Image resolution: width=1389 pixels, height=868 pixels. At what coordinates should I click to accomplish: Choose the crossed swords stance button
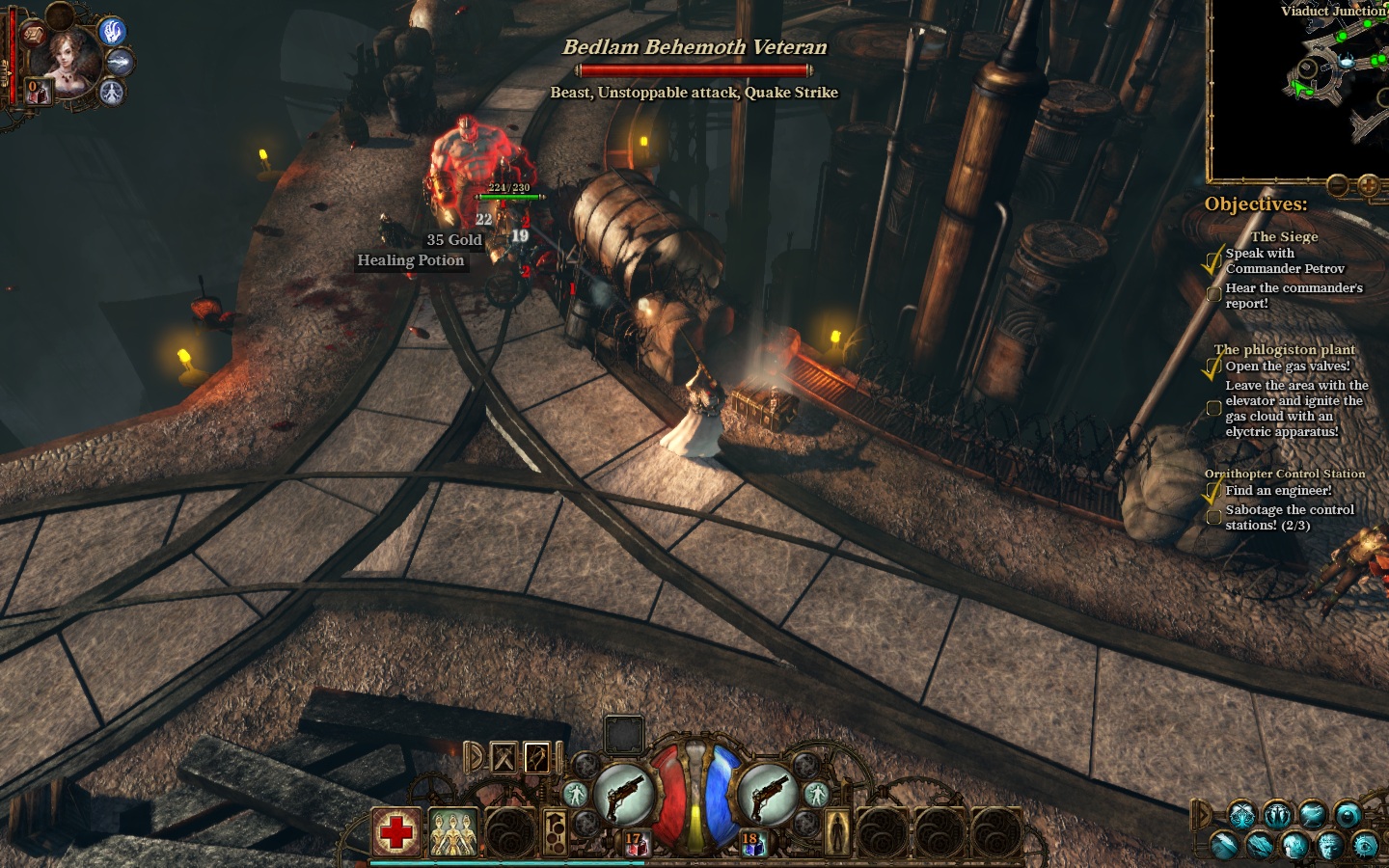[504, 758]
